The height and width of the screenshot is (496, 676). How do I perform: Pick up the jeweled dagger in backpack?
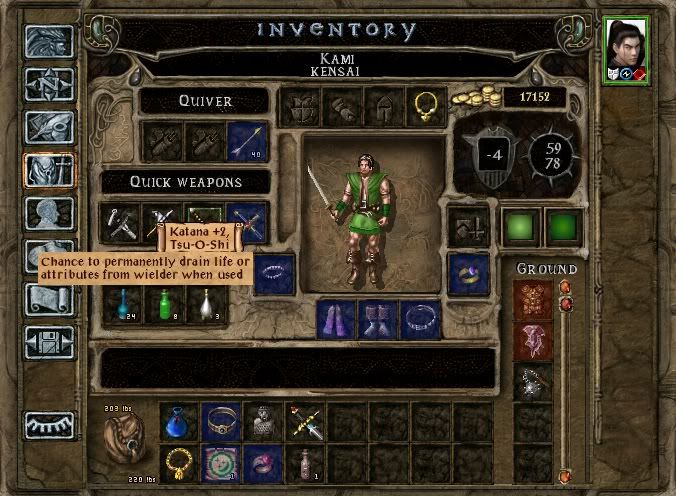click(306, 422)
